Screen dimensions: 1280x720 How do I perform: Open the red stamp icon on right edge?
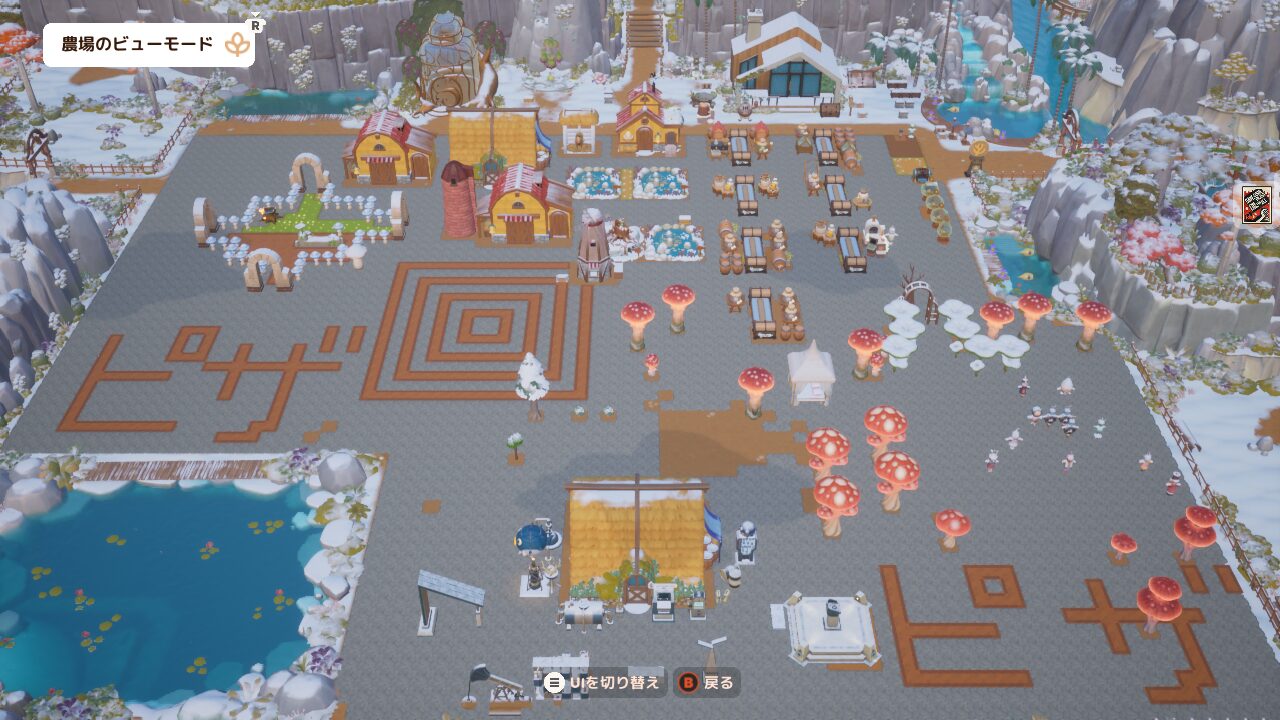point(1256,204)
